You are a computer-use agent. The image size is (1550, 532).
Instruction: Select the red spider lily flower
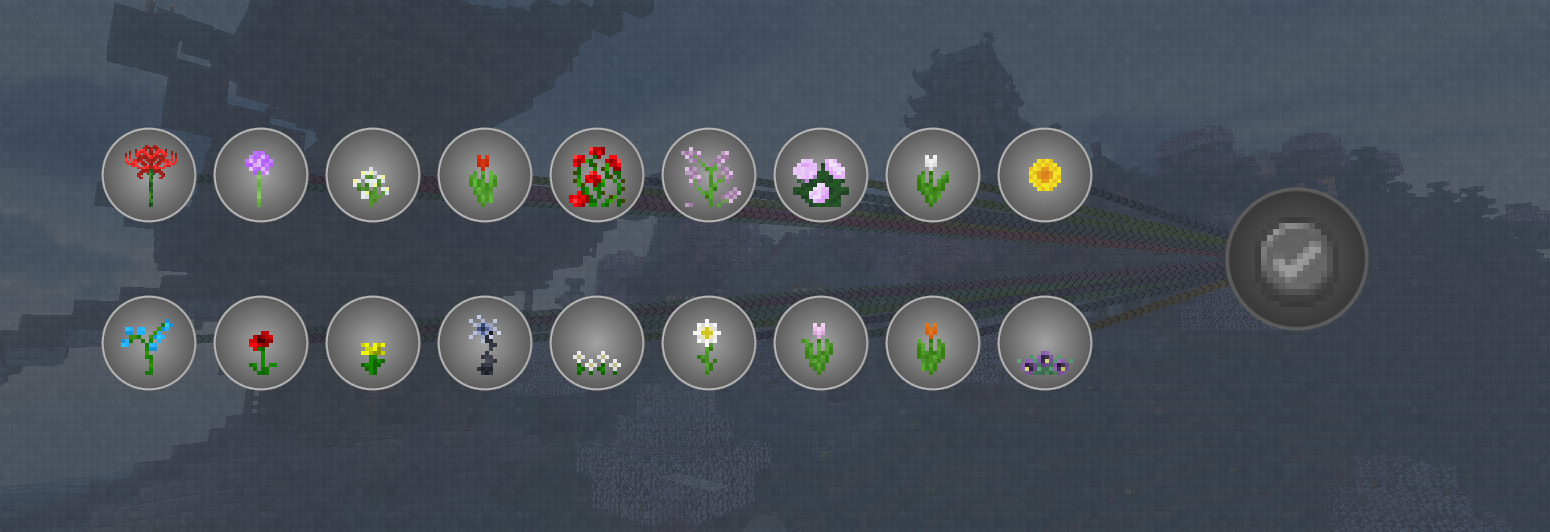149,175
